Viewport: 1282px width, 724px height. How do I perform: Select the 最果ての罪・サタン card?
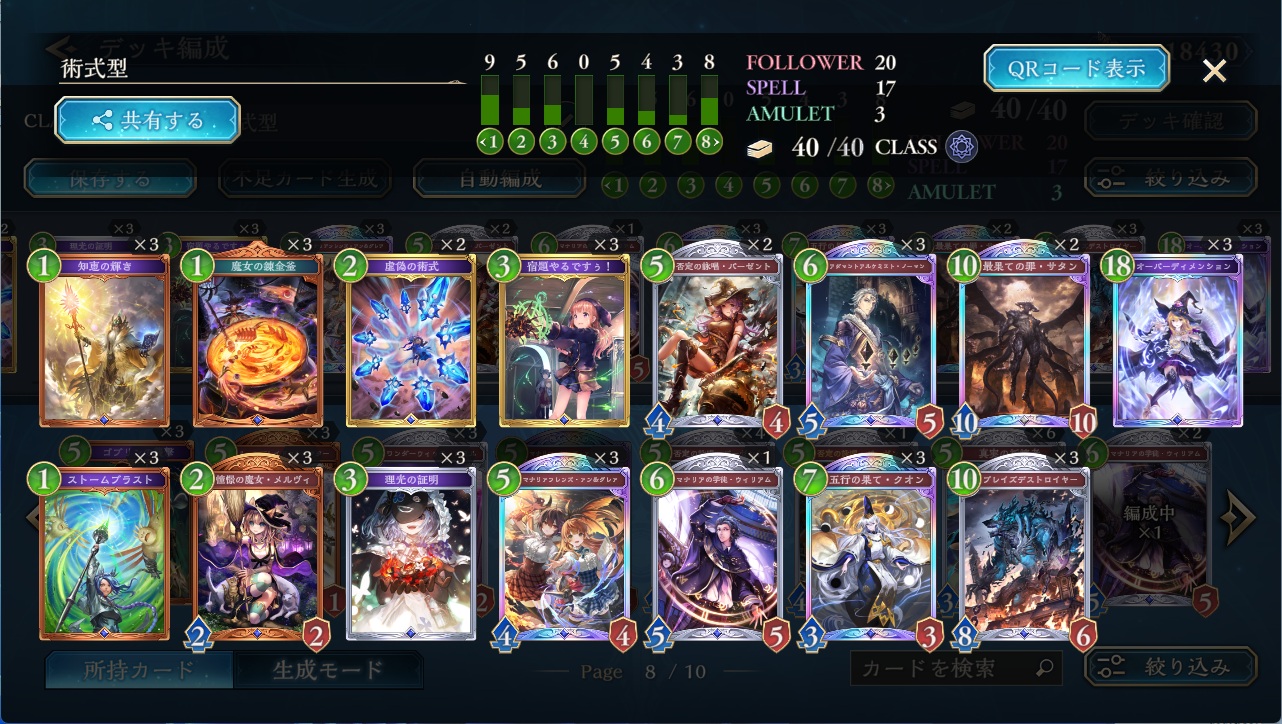coord(1023,340)
